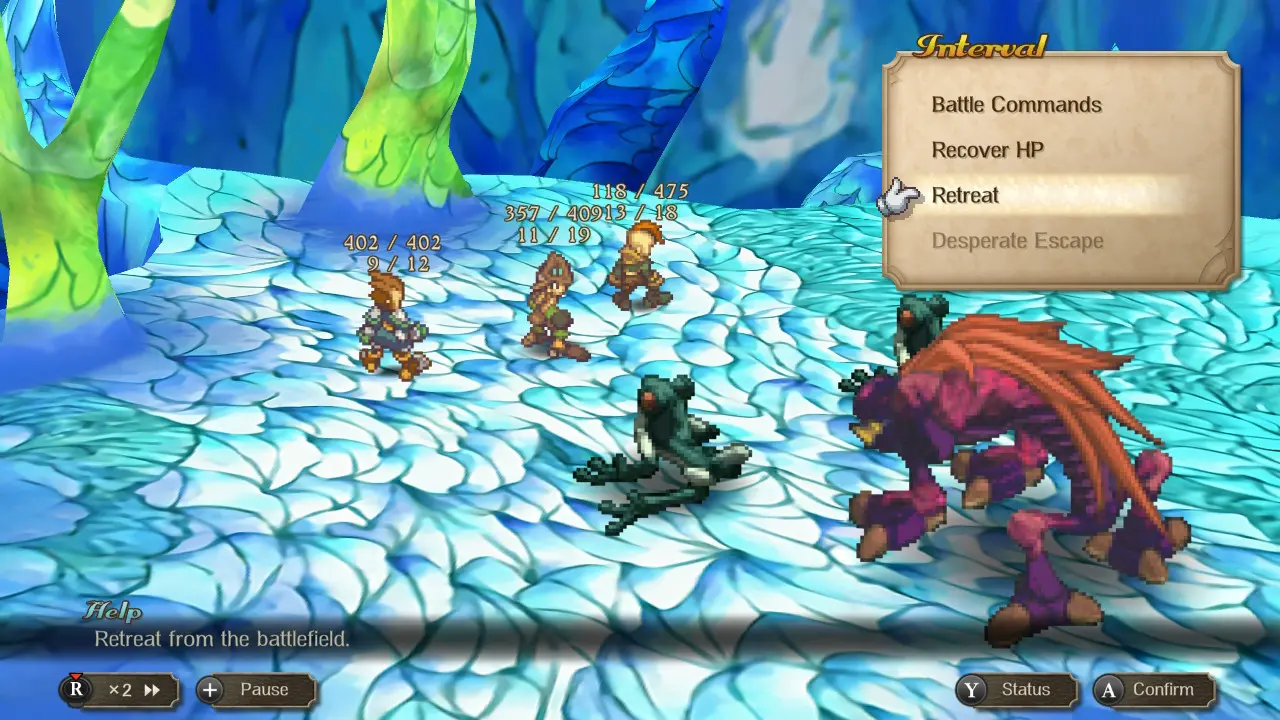
Task: Pause the battle with the Pause button
Action: pos(256,690)
